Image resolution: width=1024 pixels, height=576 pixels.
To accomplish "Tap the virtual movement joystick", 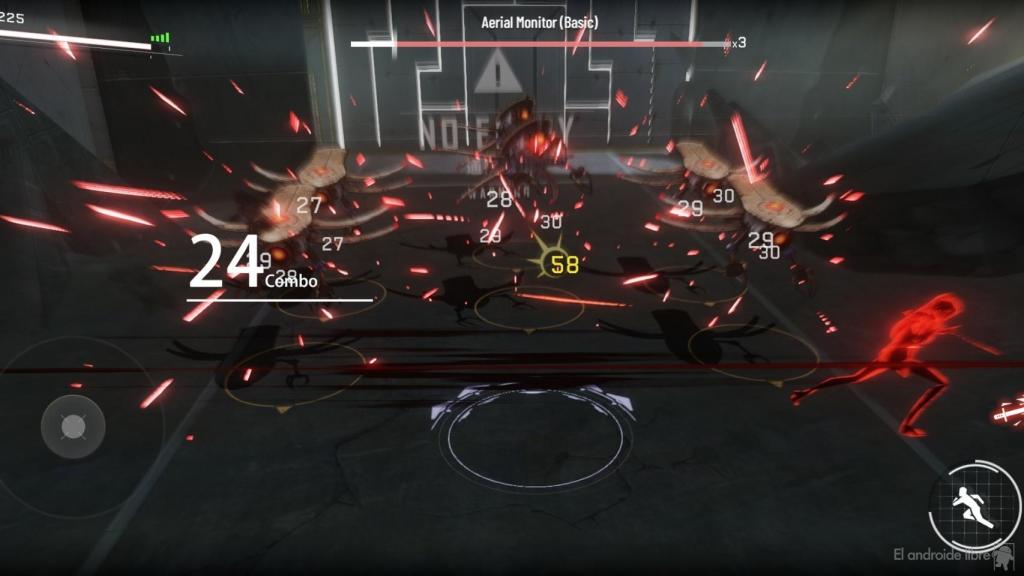I will click(73, 427).
